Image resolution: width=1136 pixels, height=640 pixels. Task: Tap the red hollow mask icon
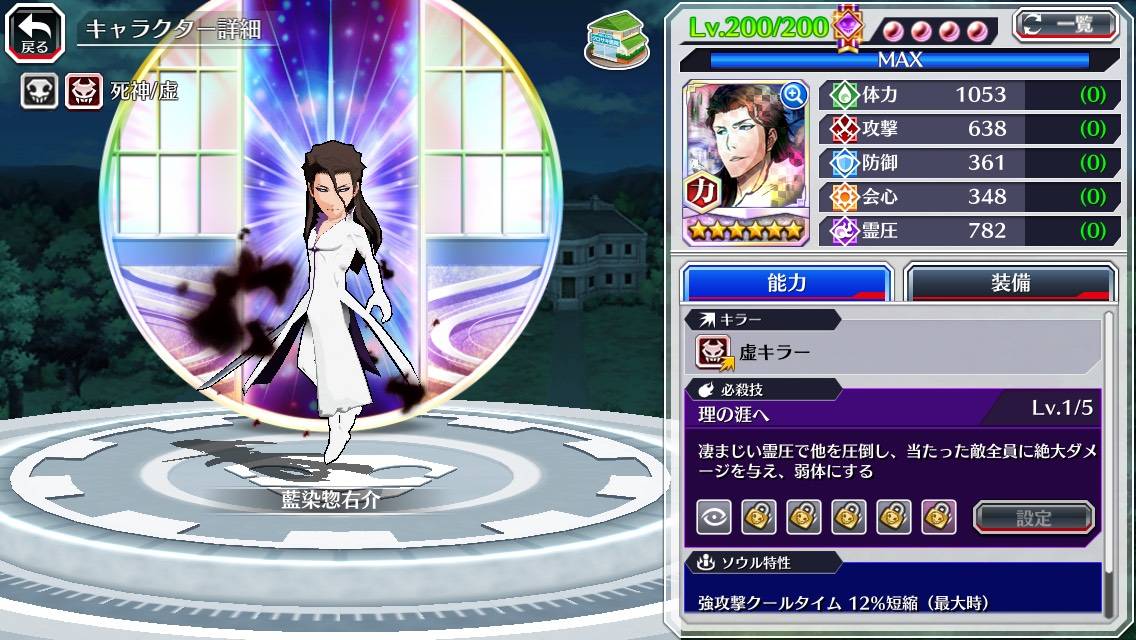tap(82, 92)
